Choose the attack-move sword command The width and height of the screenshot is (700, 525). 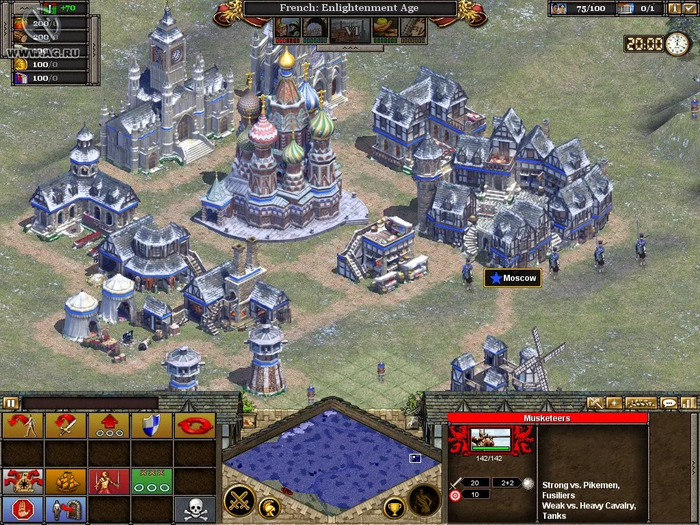[x=65, y=426]
